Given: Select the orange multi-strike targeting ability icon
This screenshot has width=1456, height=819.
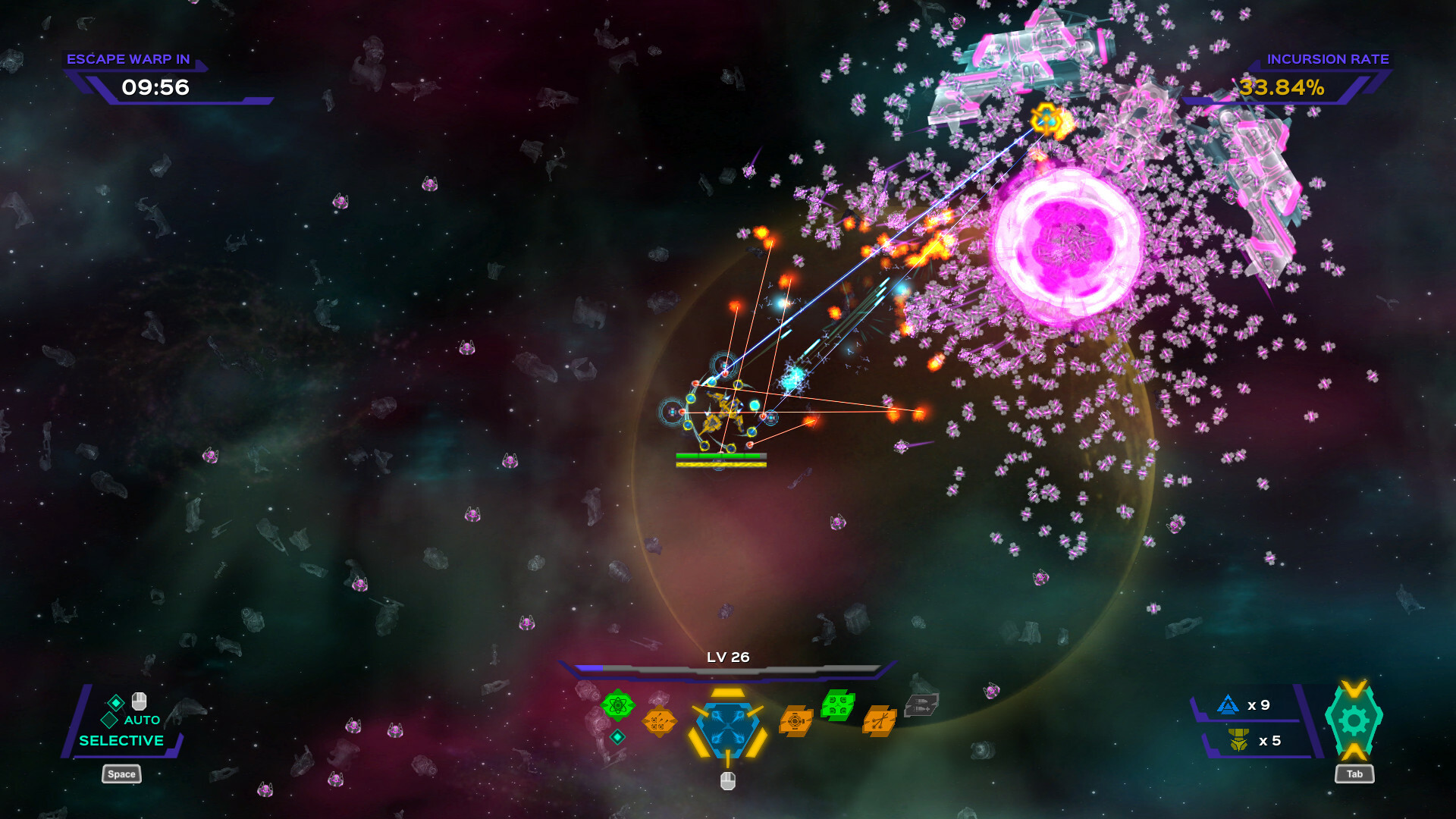Looking at the screenshot, I should (878, 722).
